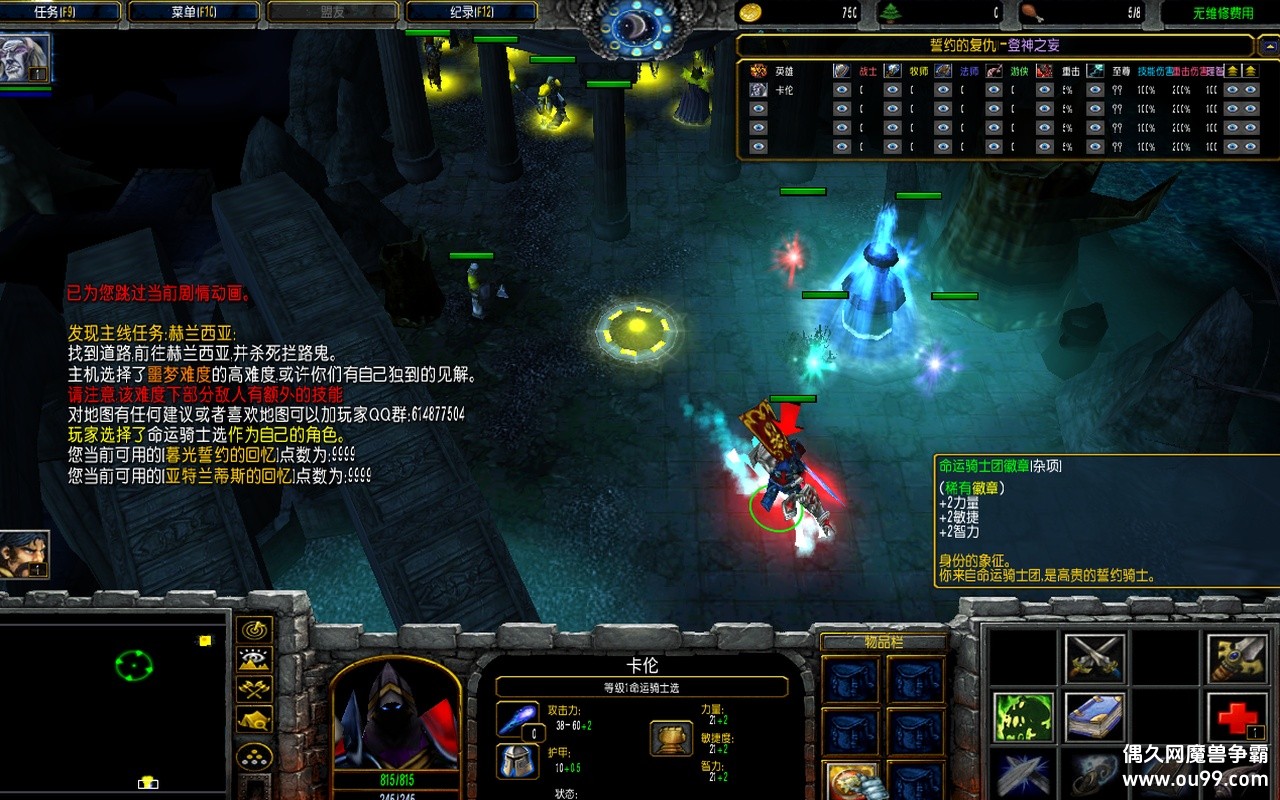Activate the green skull ability
This screenshot has width=1280, height=800.
coord(1023,716)
